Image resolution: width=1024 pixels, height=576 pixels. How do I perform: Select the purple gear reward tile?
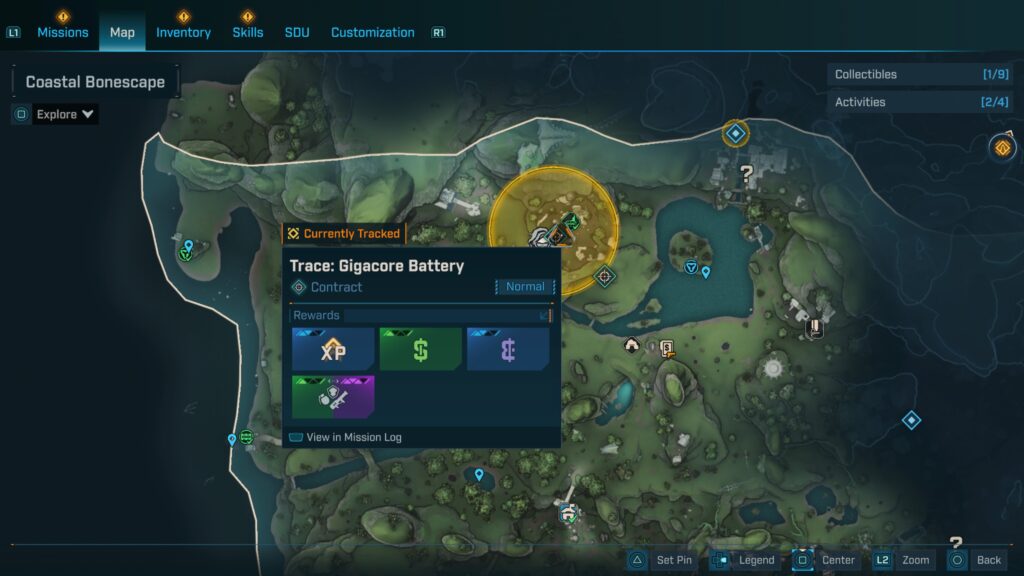333,397
